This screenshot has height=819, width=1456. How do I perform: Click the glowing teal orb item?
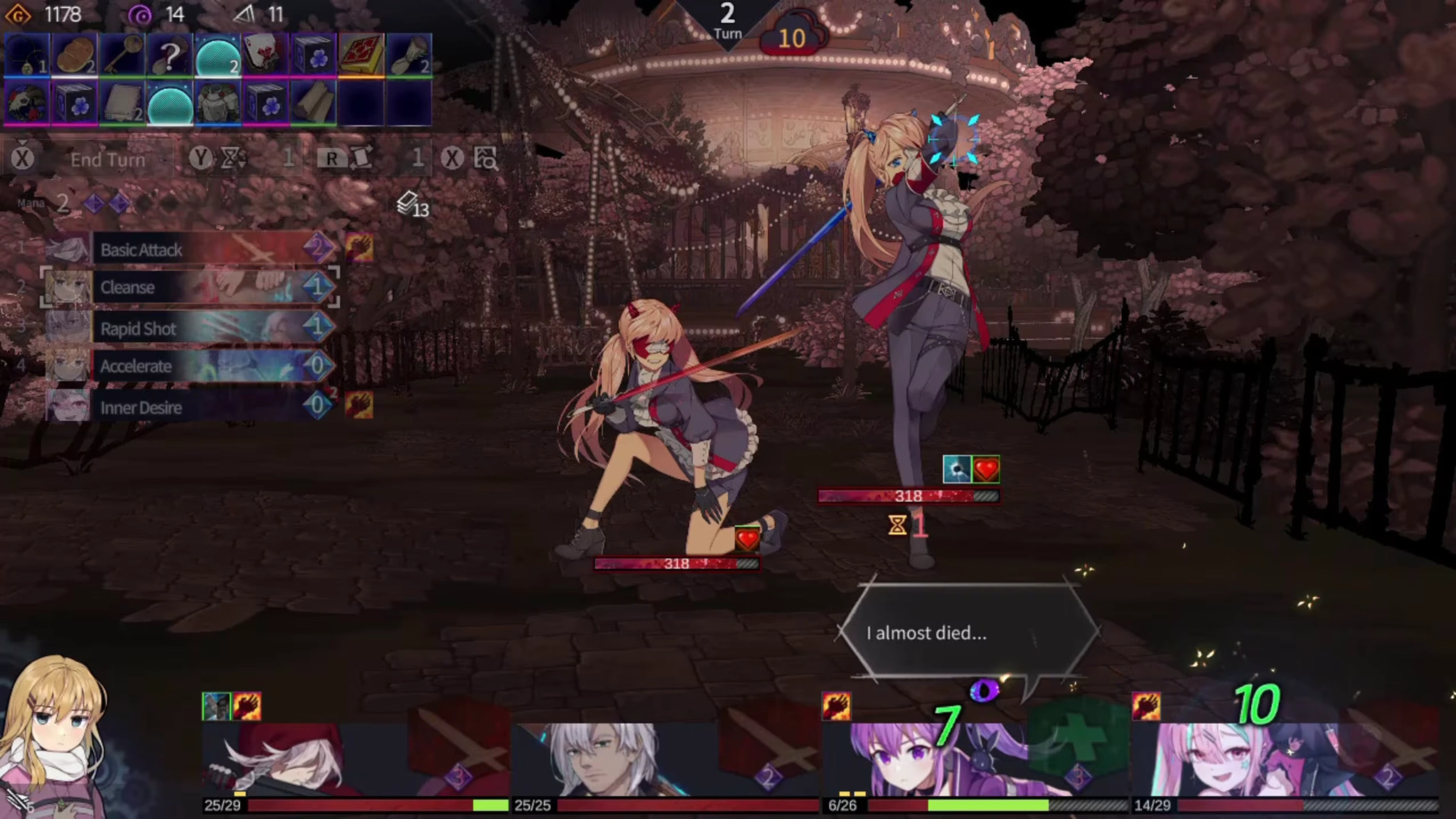(219, 55)
